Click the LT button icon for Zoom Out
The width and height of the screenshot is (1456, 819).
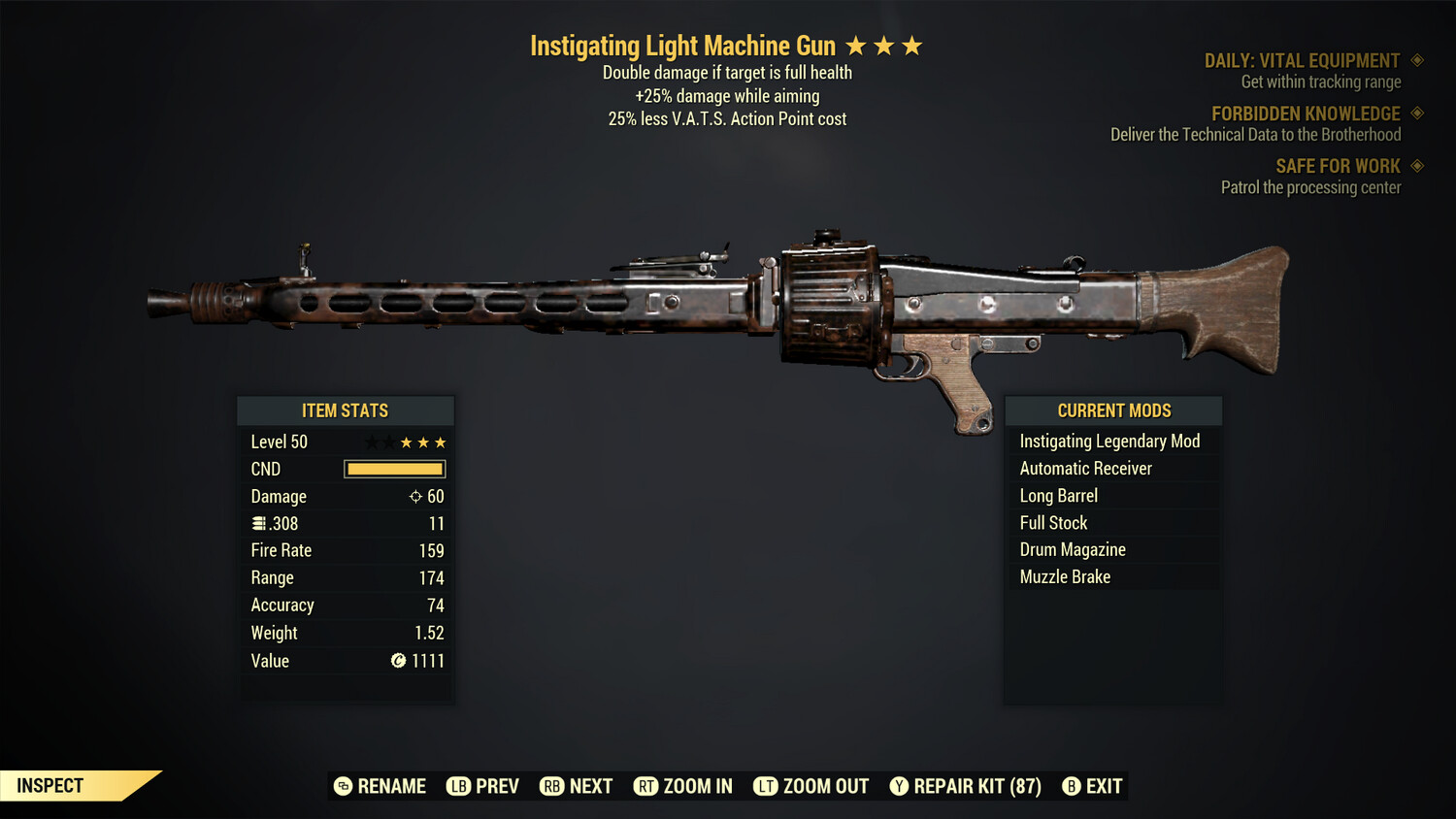tap(766, 786)
